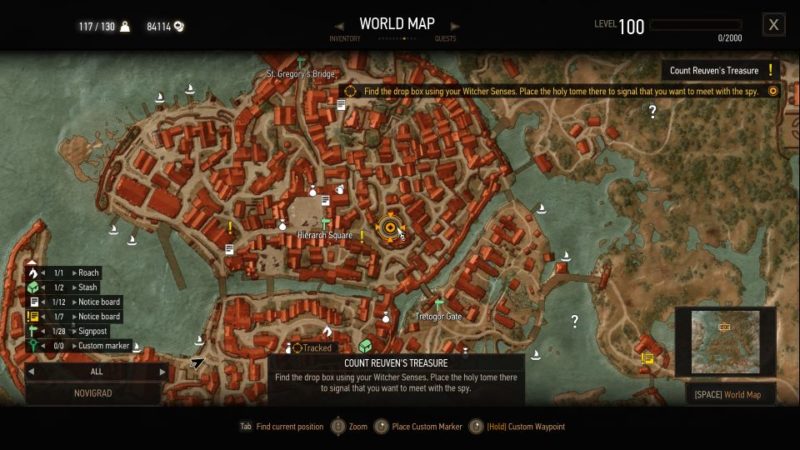This screenshot has width=800, height=450.
Task: Cycle the ALL filter with the left arrow
Action: [31, 370]
